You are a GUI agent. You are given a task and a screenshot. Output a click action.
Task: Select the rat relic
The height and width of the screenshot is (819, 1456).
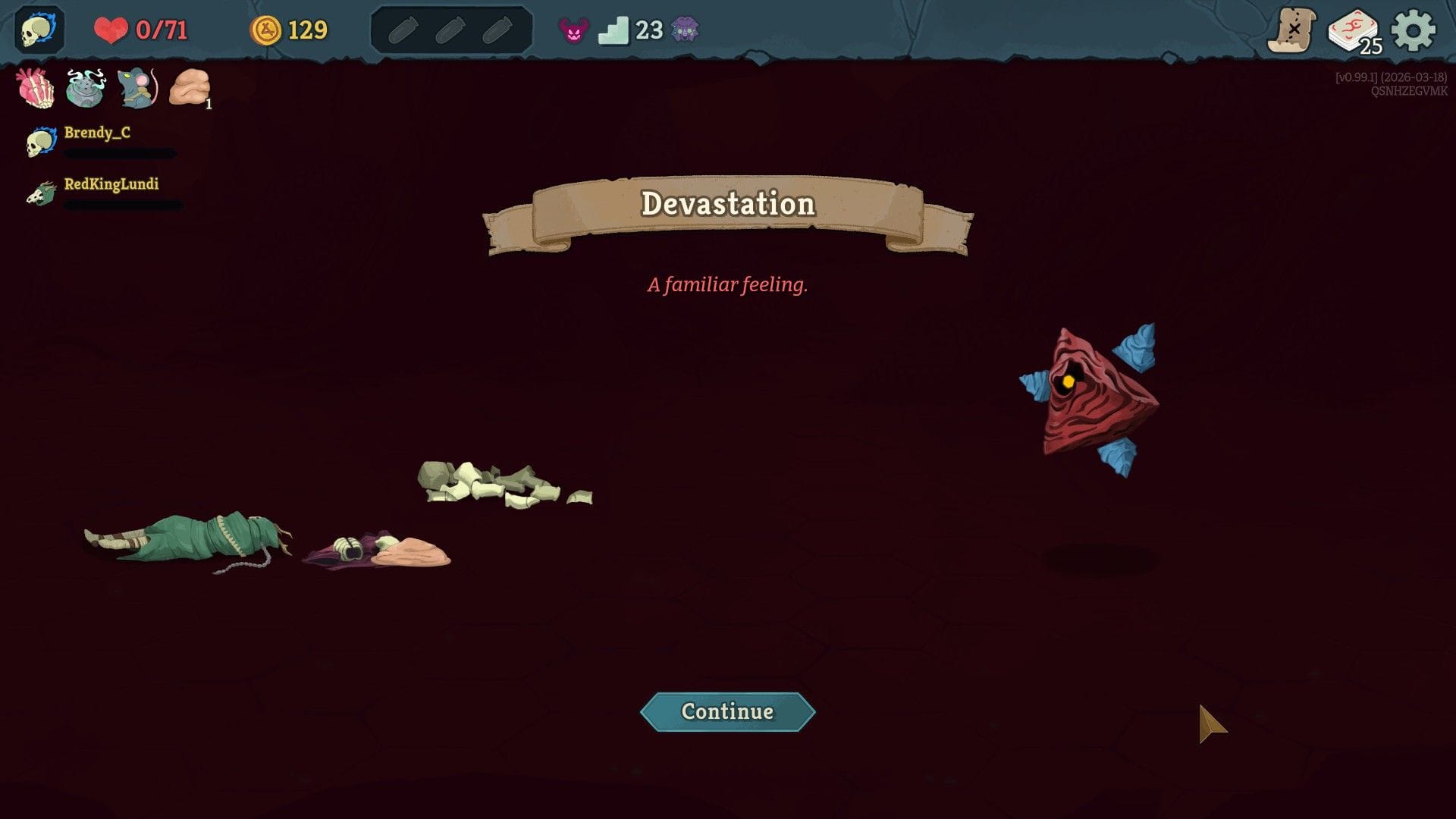[x=135, y=89]
